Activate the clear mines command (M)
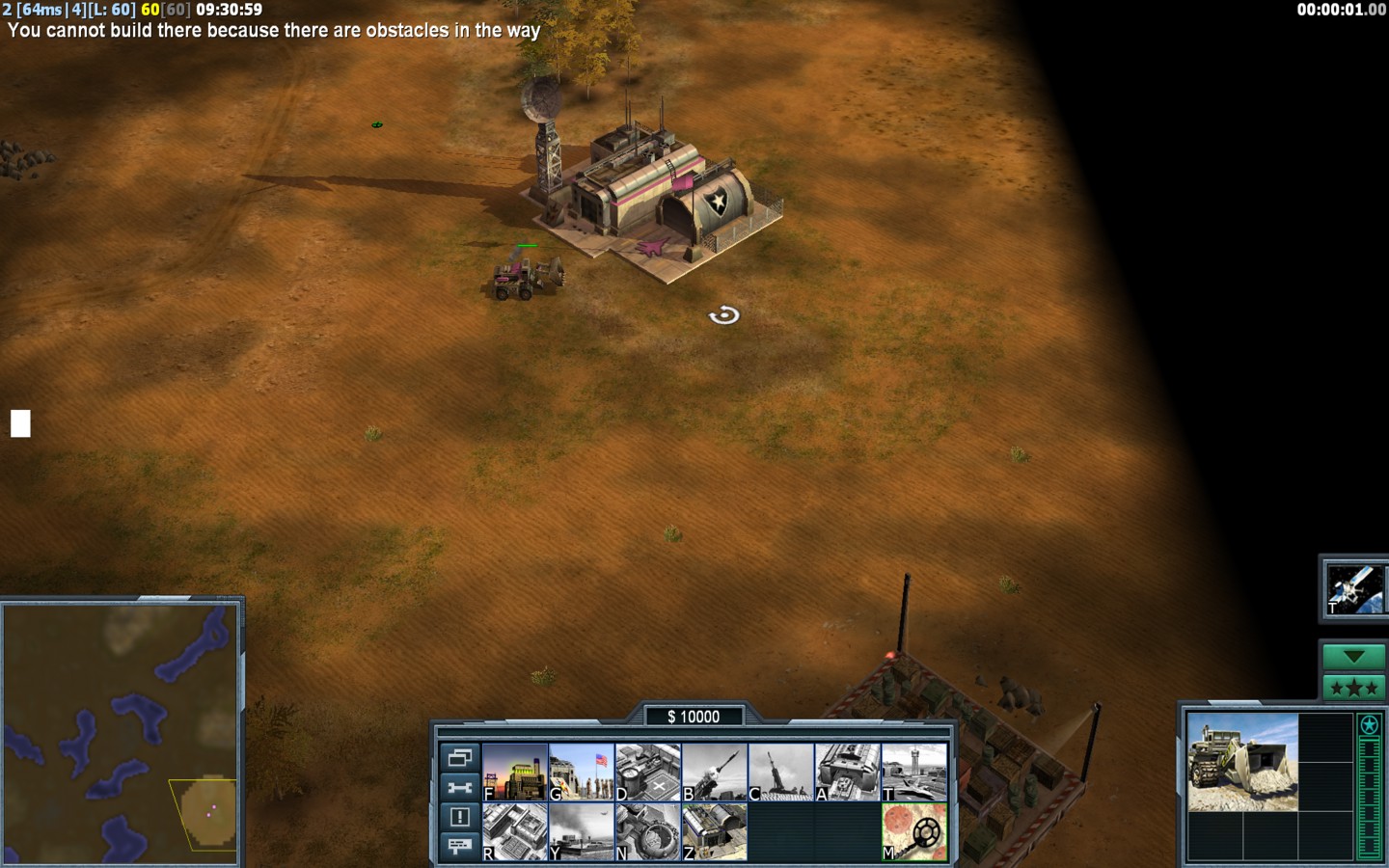The image size is (1389, 868). (914, 831)
